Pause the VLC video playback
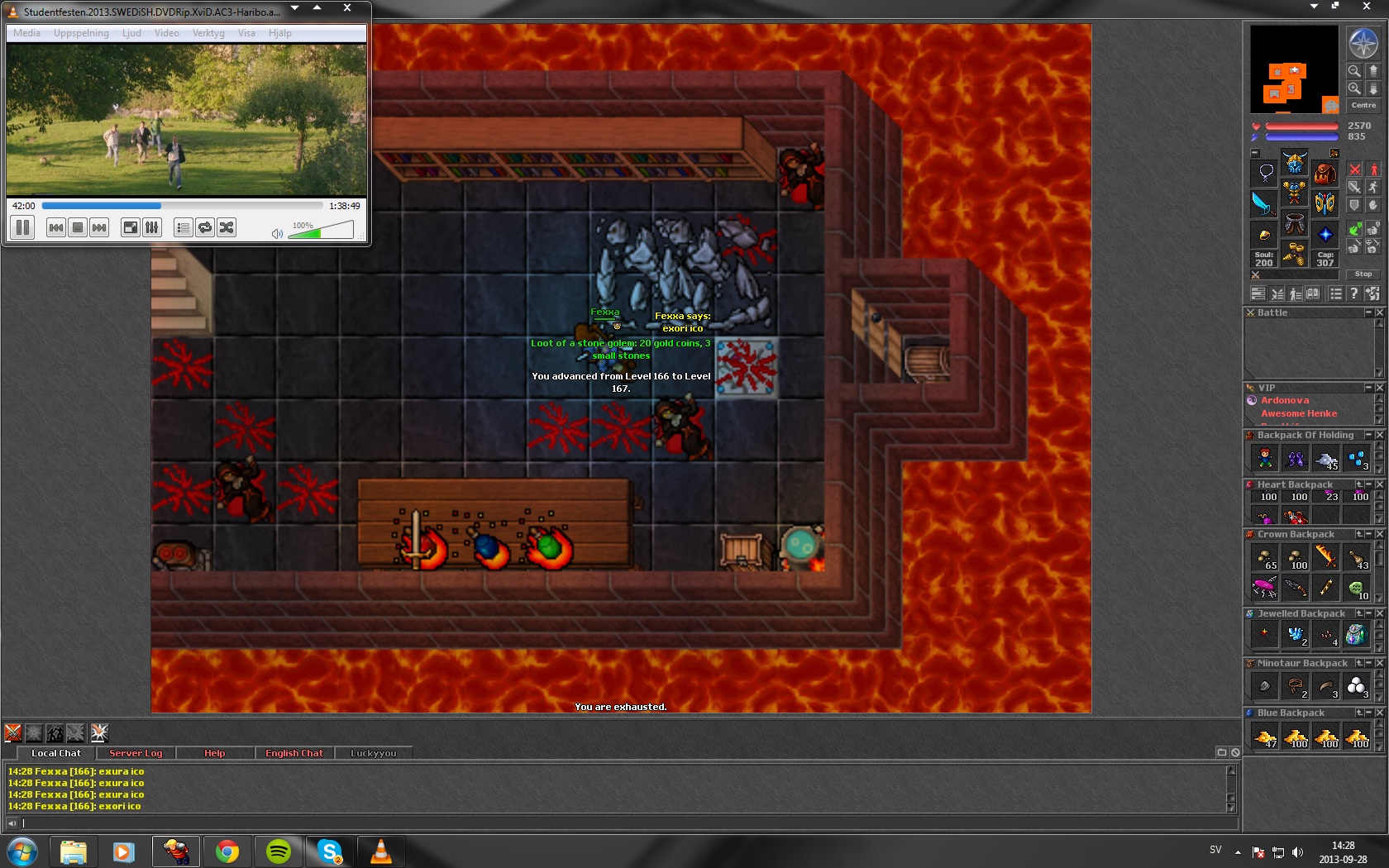Image resolution: width=1389 pixels, height=868 pixels. pos(22,227)
